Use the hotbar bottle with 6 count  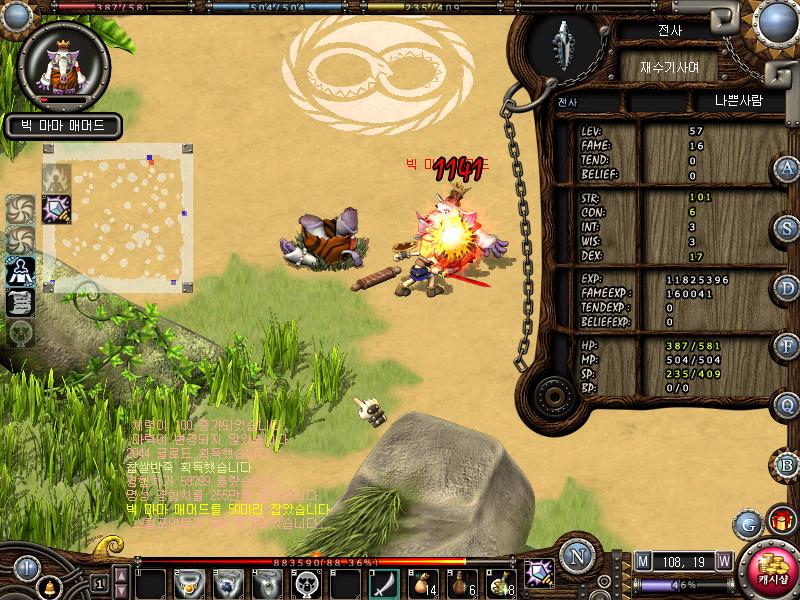pyautogui.click(x=463, y=581)
